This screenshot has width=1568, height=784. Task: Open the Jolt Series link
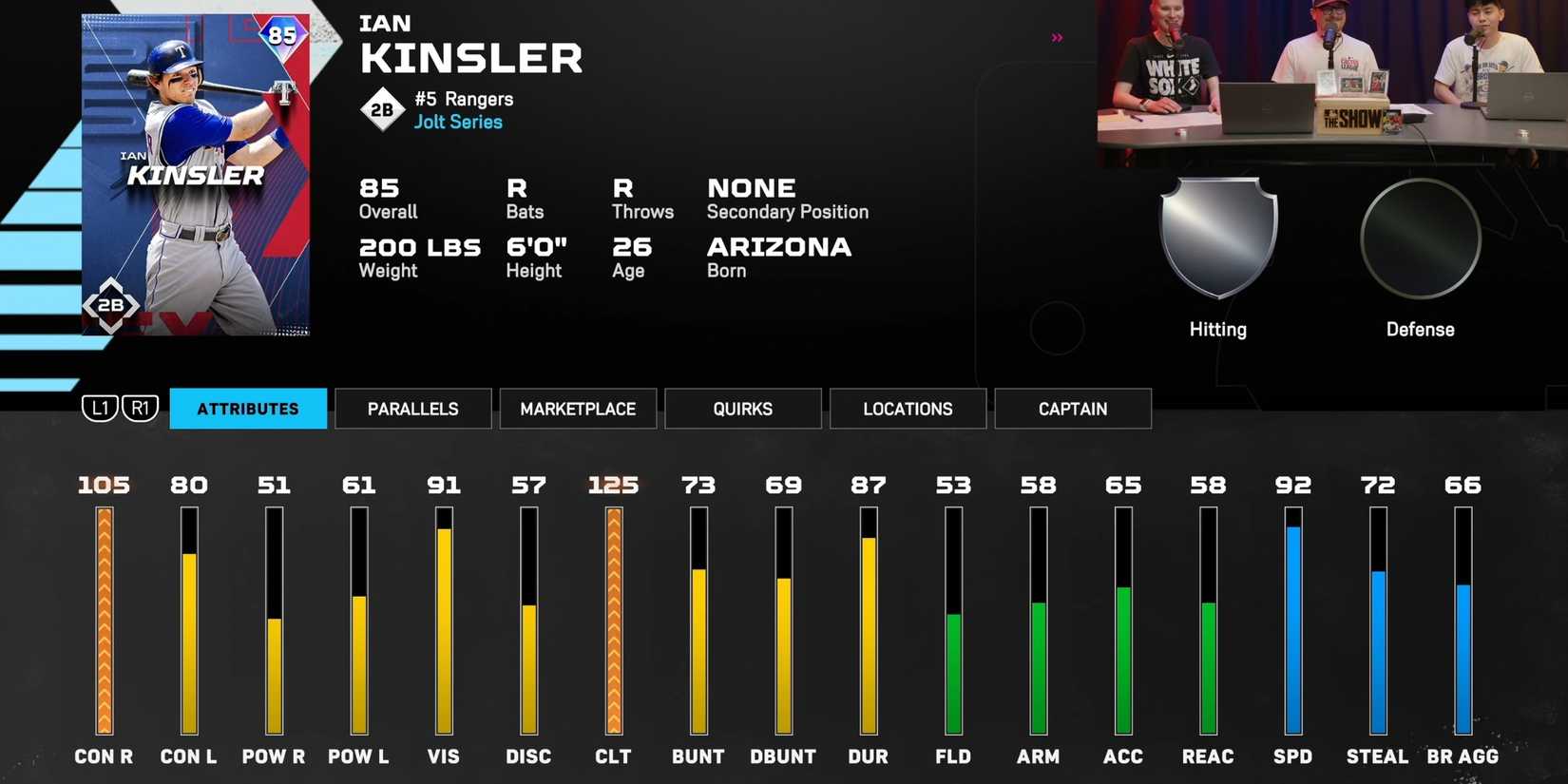coord(457,122)
